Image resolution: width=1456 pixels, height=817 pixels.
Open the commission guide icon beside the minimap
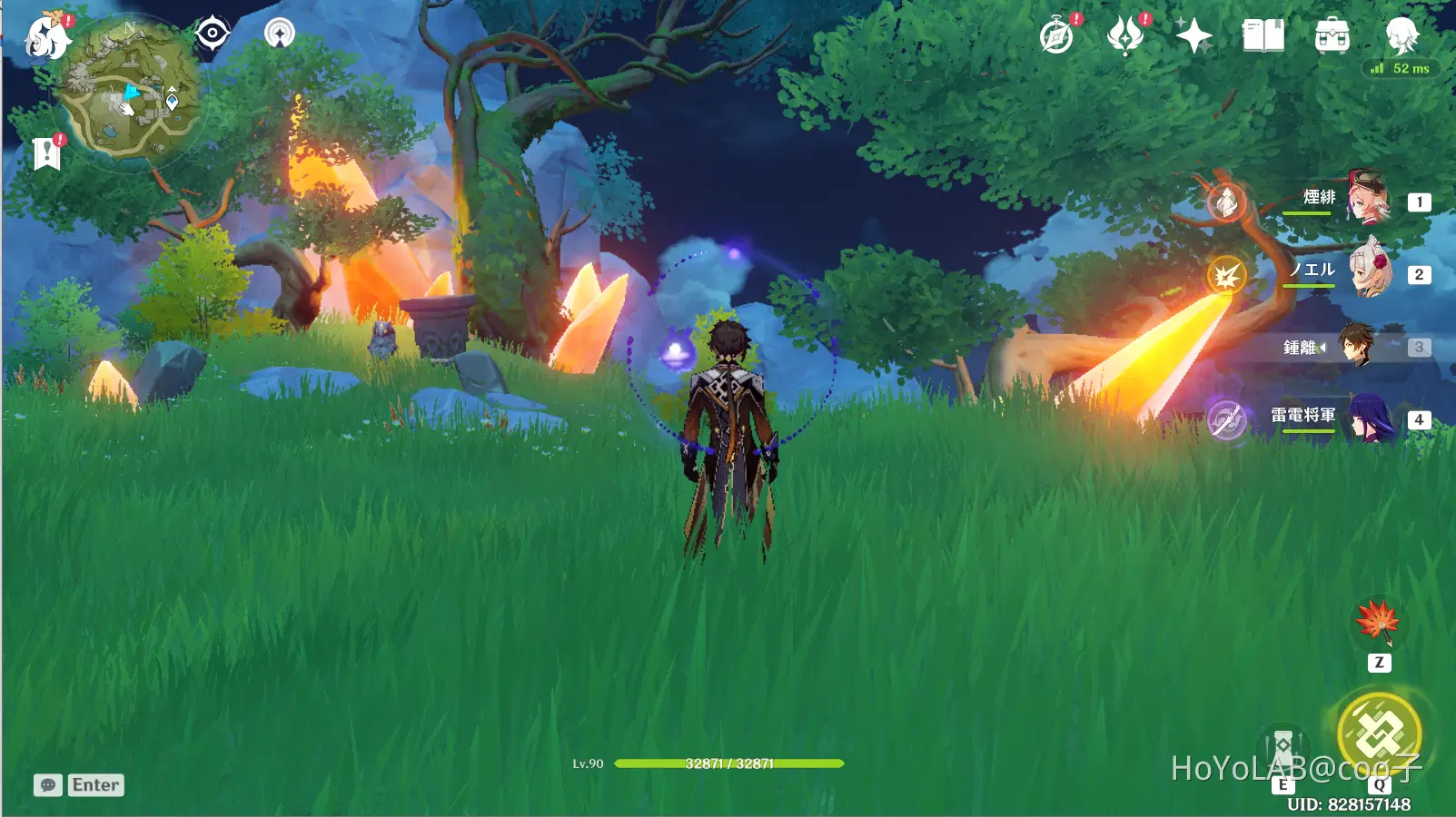(x=280, y=34)
